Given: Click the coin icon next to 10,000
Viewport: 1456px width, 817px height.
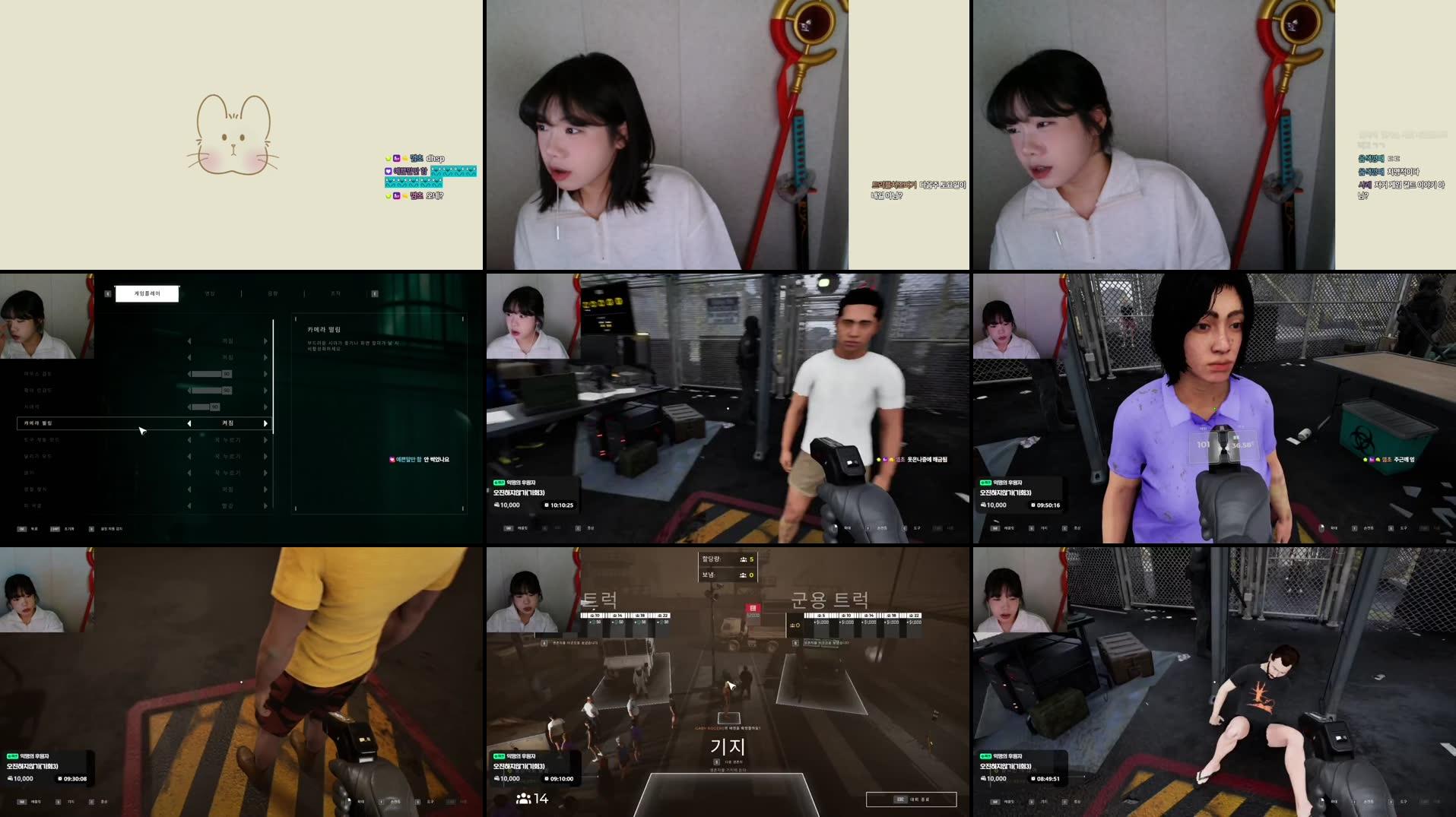Looking at the screenshot, I should [497, 777].
